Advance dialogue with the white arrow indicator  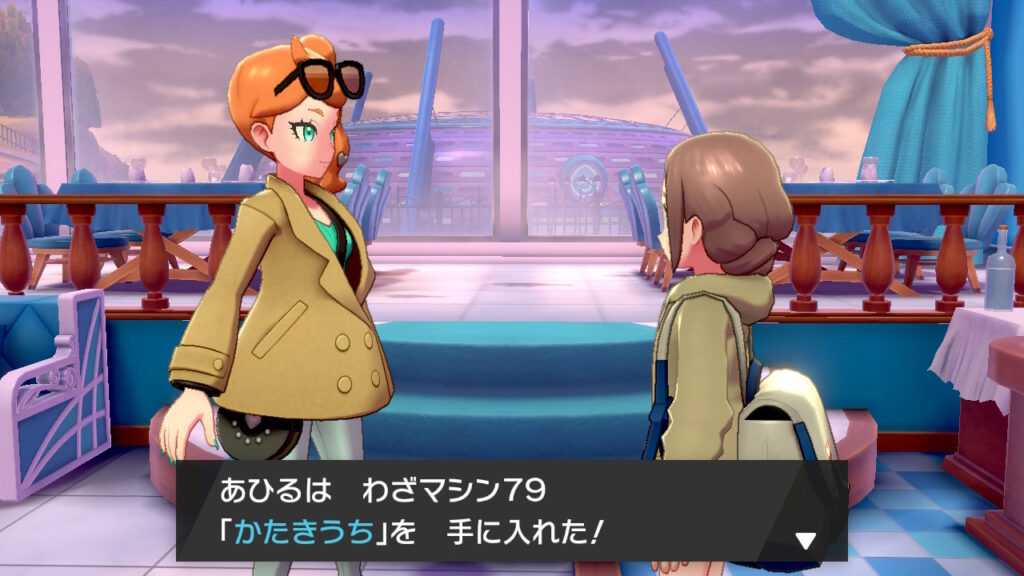click(805, 541)
